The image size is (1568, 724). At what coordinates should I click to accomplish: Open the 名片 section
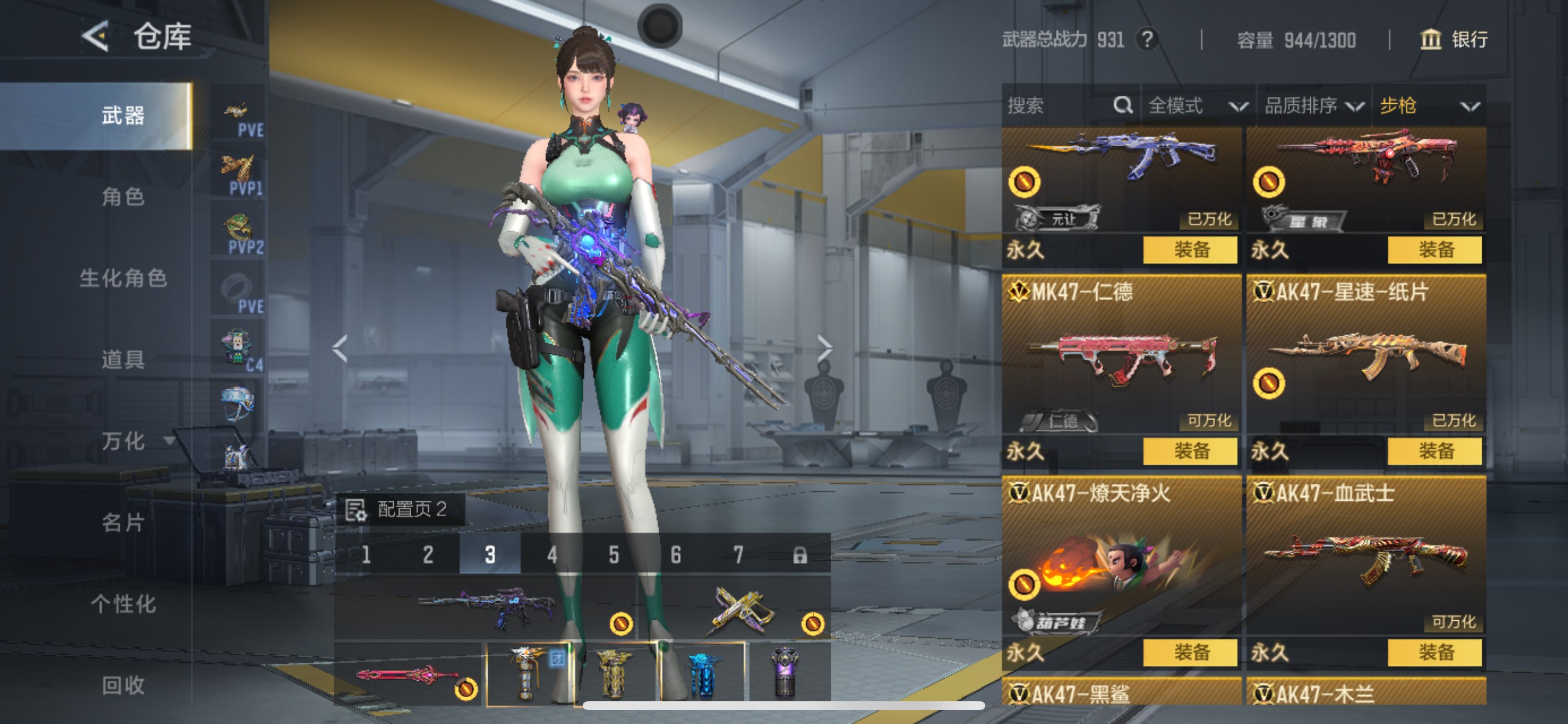tap(123, 523)
